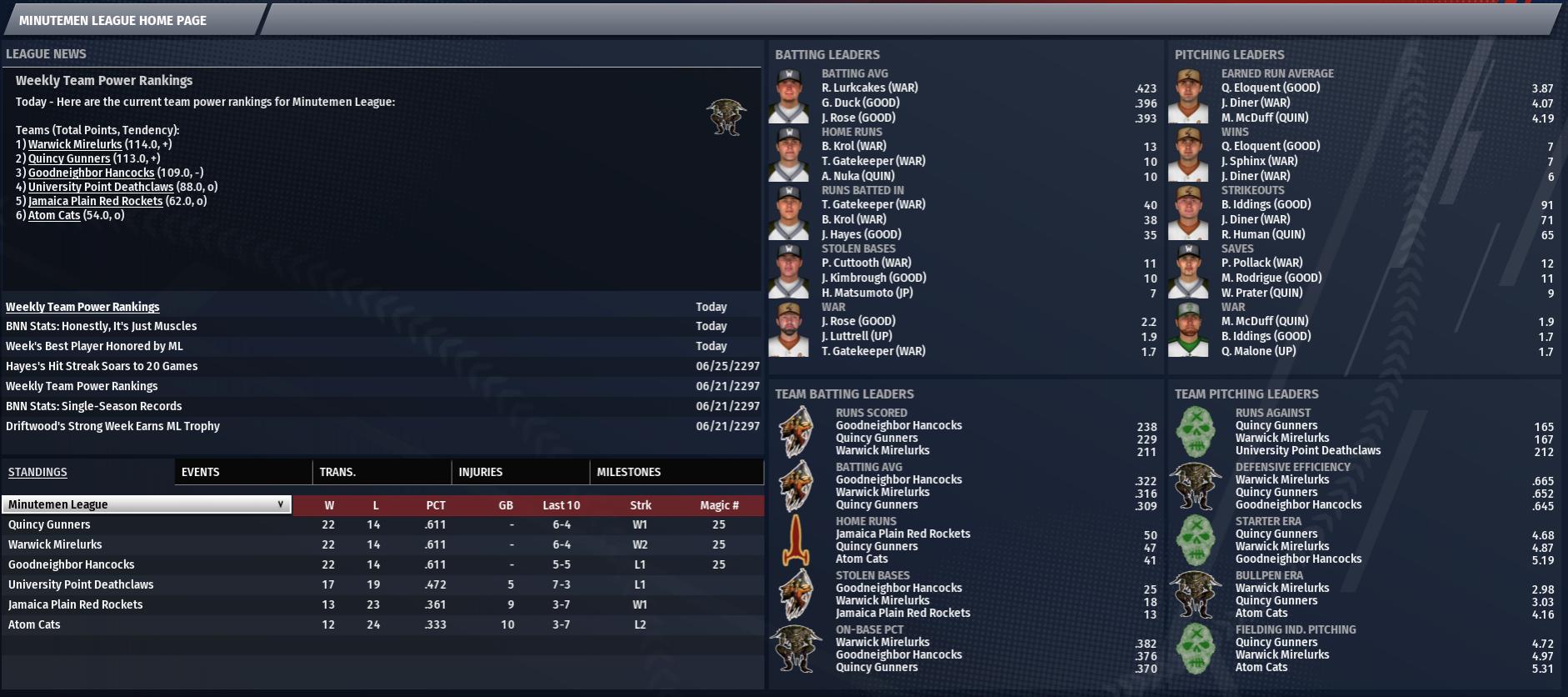Select the BNN Stats: Honestly, It's Just Muscles article

click(102, 326)
